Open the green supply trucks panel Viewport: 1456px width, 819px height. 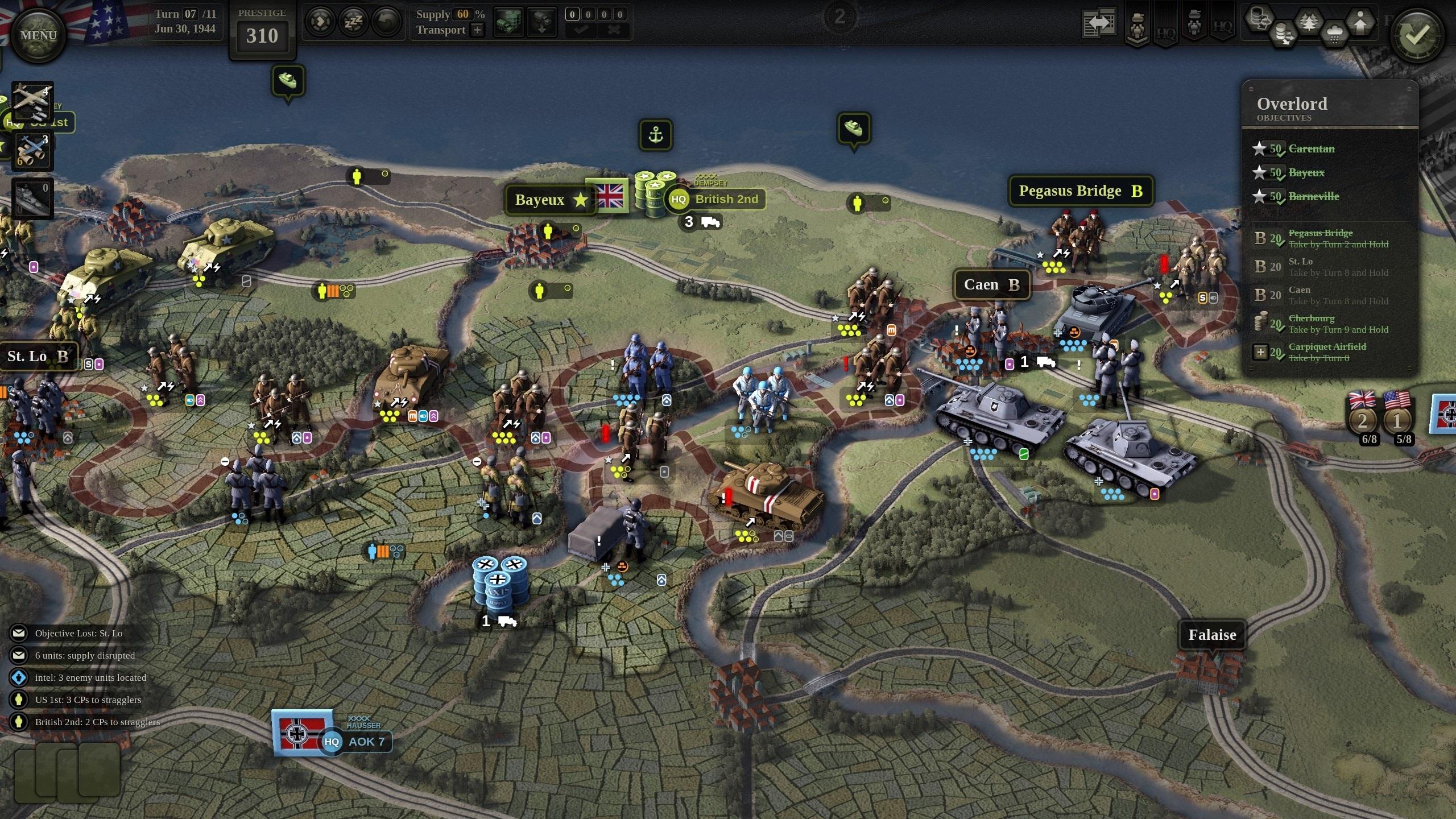[x=508, y=23]
